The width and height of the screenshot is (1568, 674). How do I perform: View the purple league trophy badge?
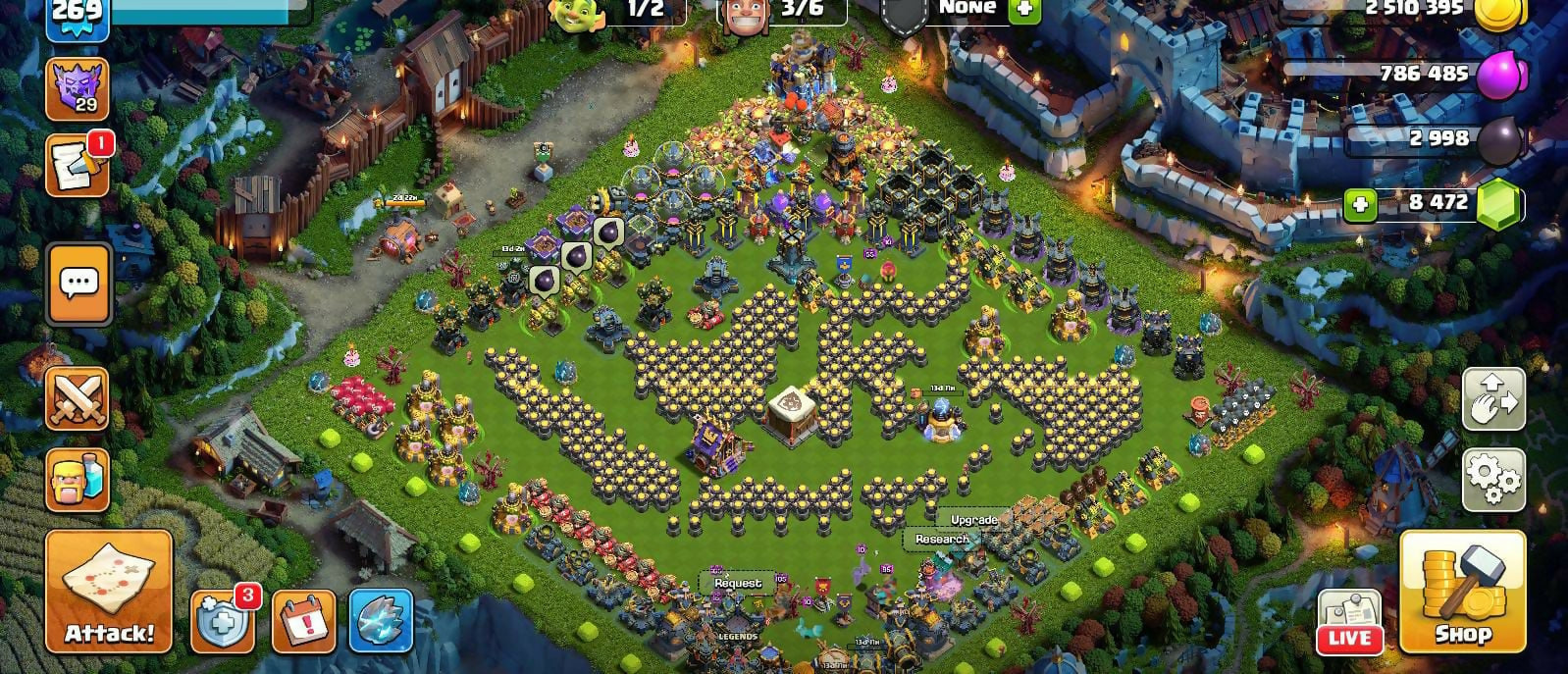[78, 88]
